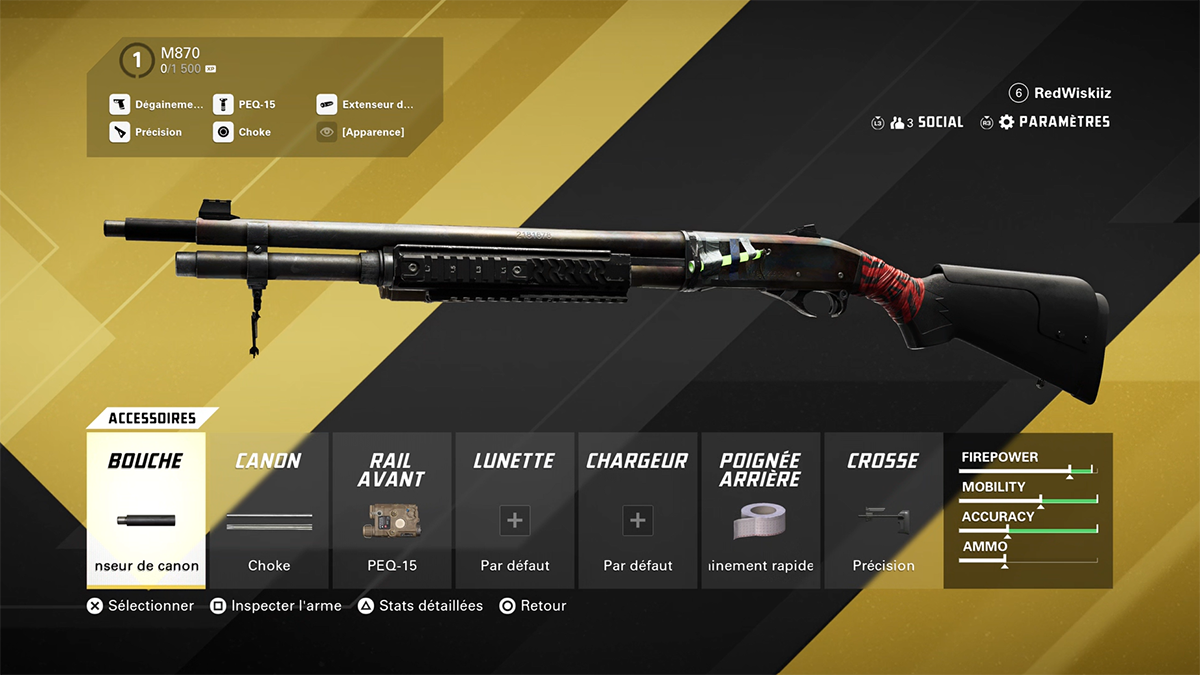
Task: Choose Inspecter l'arme
Action: [276, 606]
